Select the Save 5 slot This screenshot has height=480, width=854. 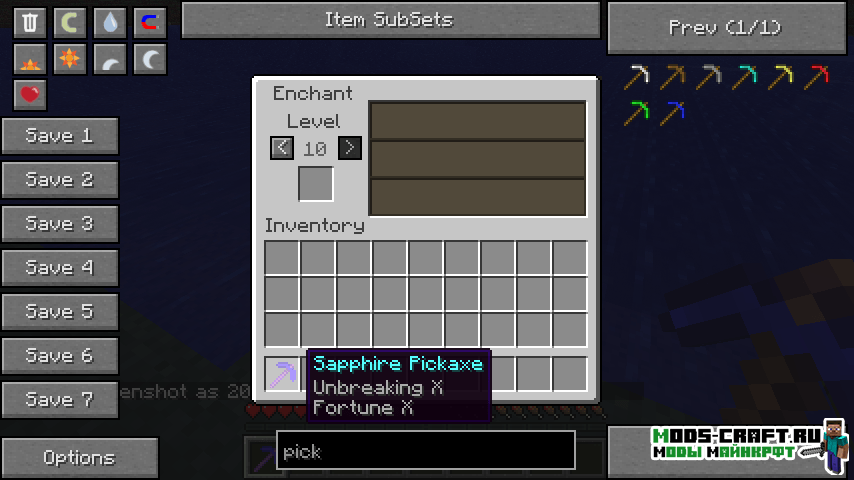60,312
